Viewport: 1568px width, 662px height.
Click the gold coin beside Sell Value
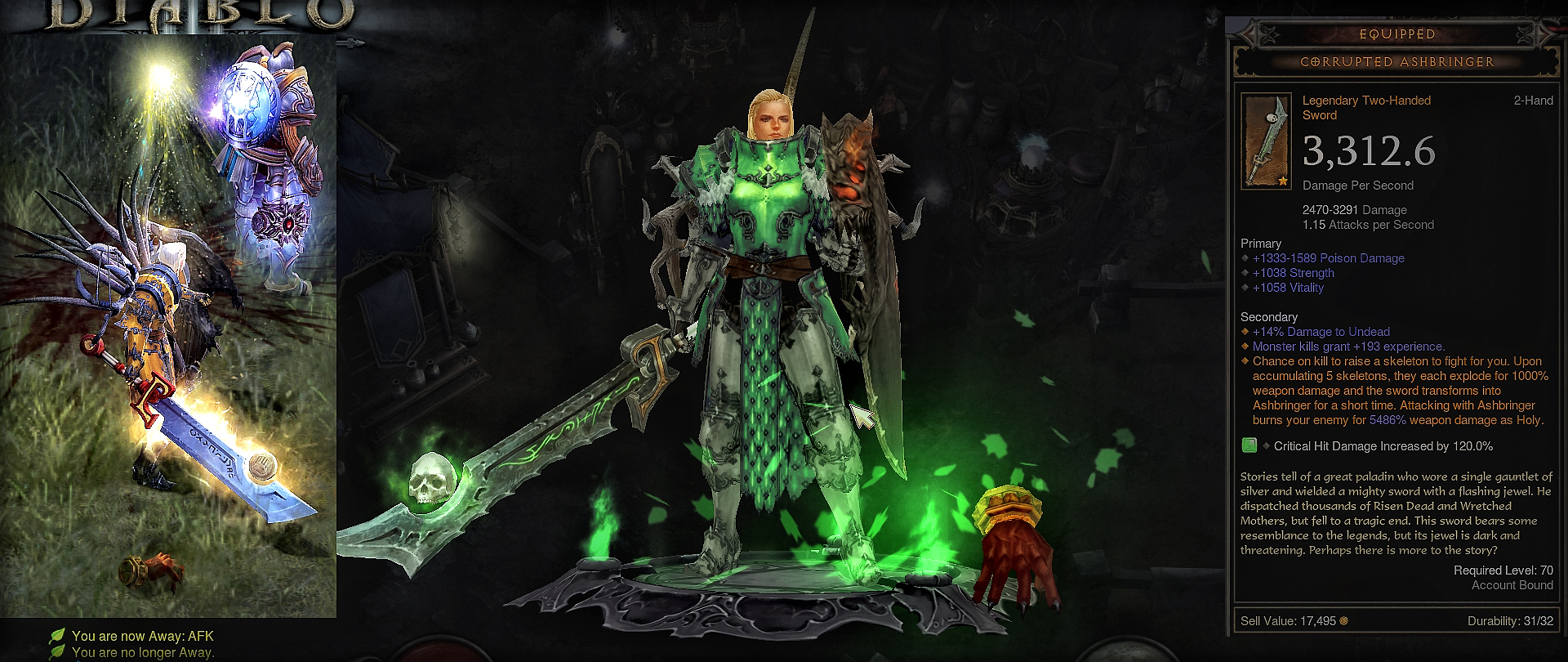[1344, 621]
